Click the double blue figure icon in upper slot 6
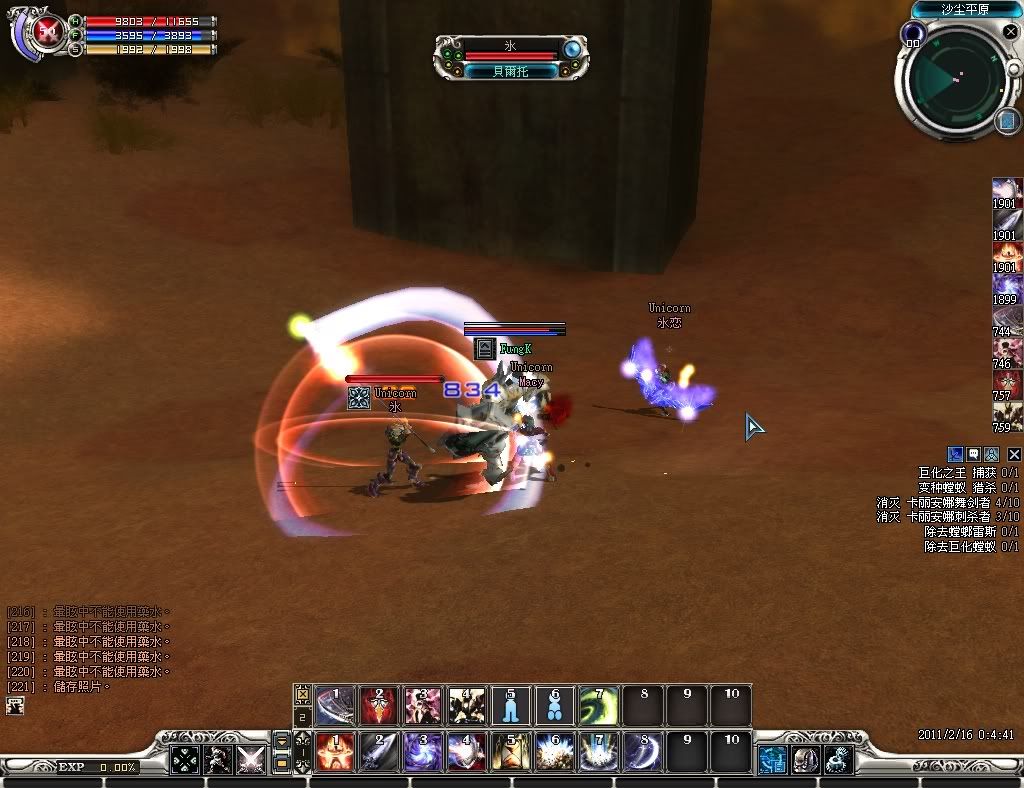1024x788 pixels. point(554,706)
